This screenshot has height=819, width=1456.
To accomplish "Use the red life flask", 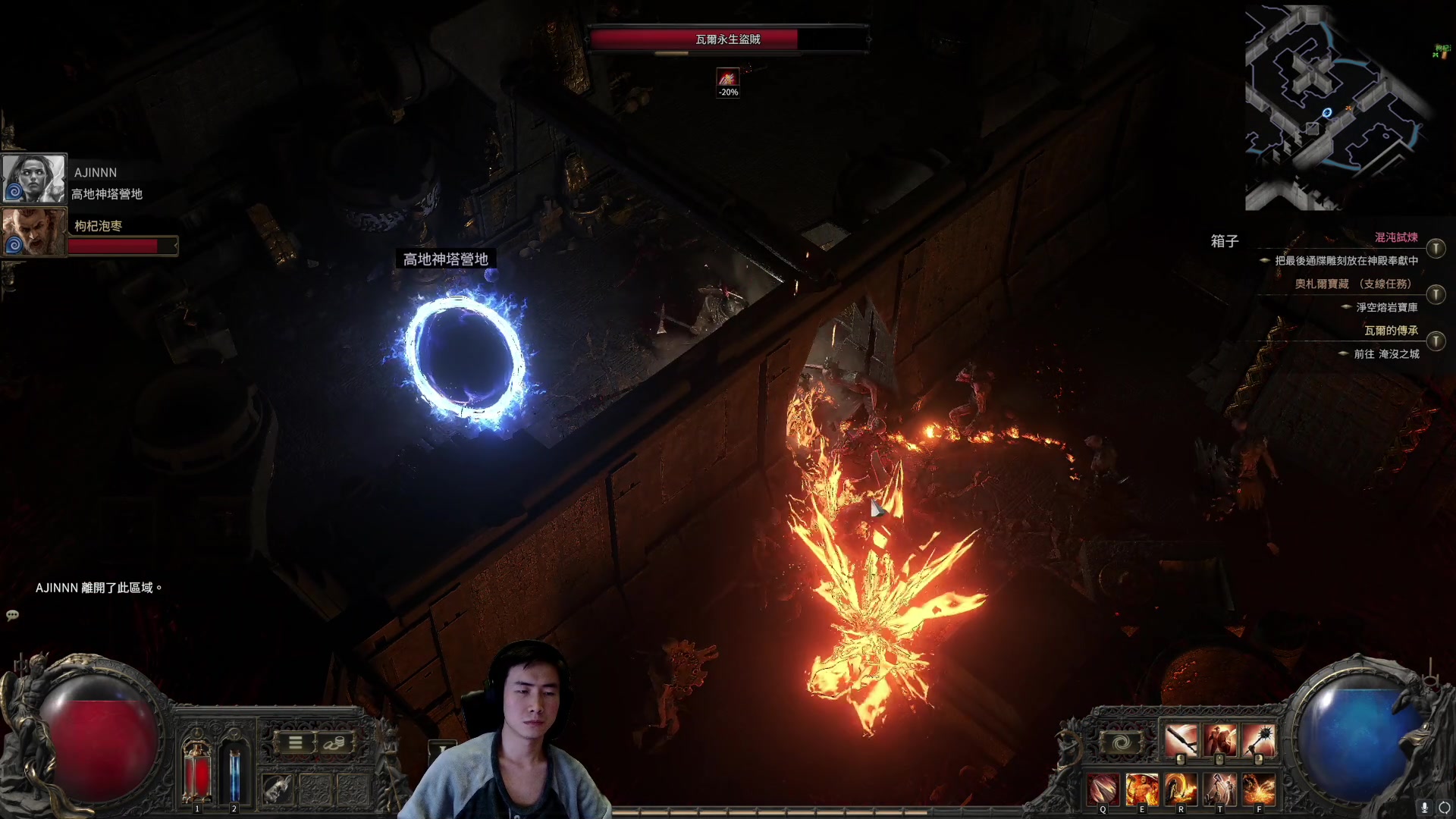I will (197, 771).
